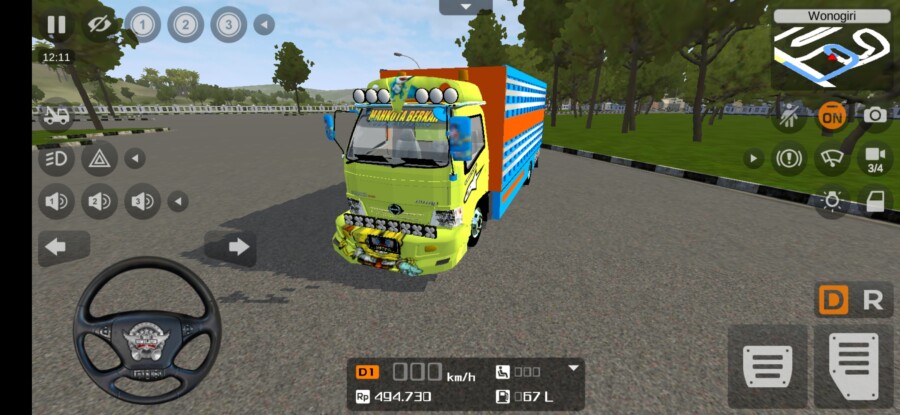Select the number 2 circle button

185,24
